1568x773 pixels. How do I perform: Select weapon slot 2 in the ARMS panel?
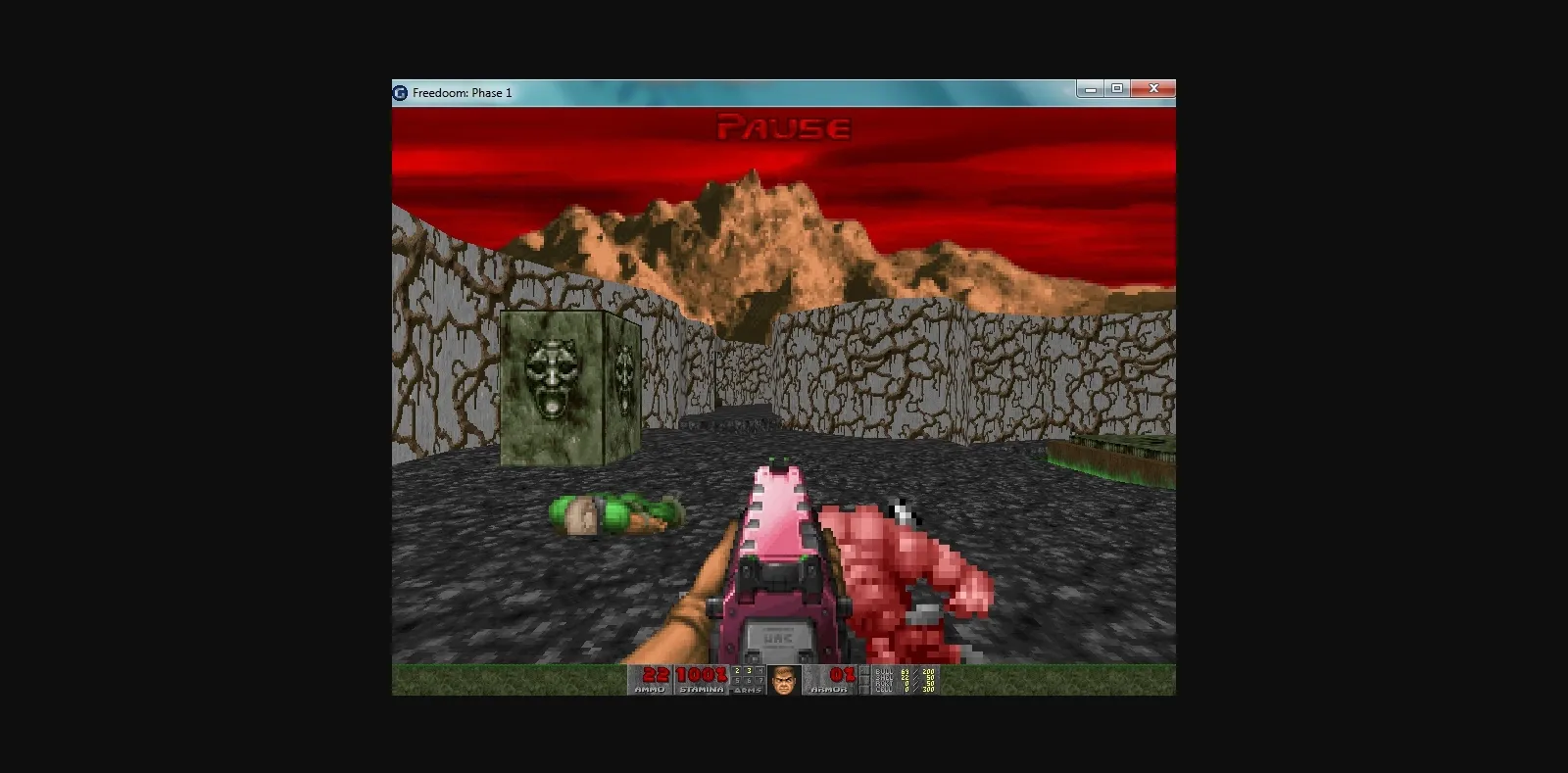[737, 671]
